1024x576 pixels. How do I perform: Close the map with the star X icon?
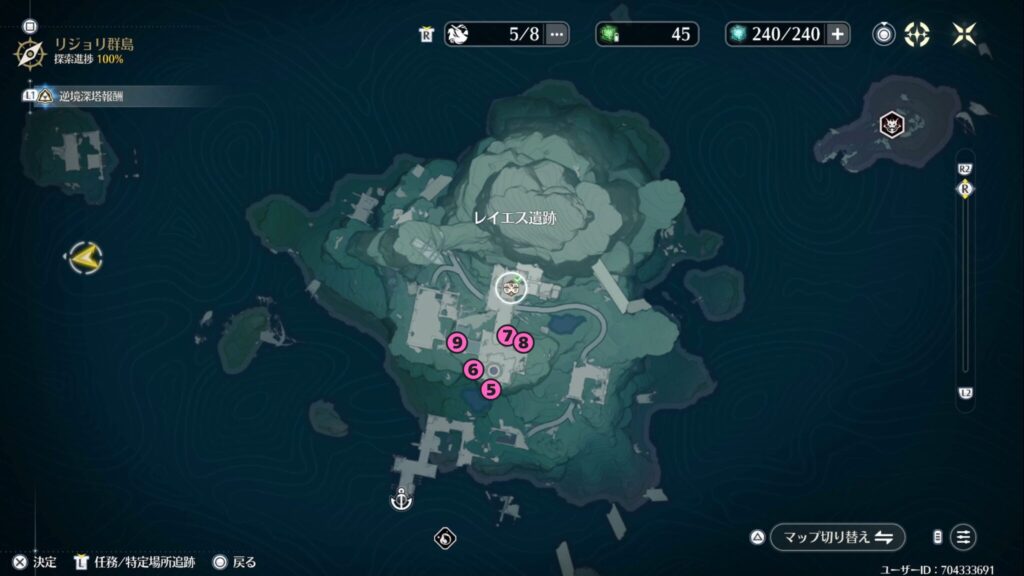pos(964,34)
